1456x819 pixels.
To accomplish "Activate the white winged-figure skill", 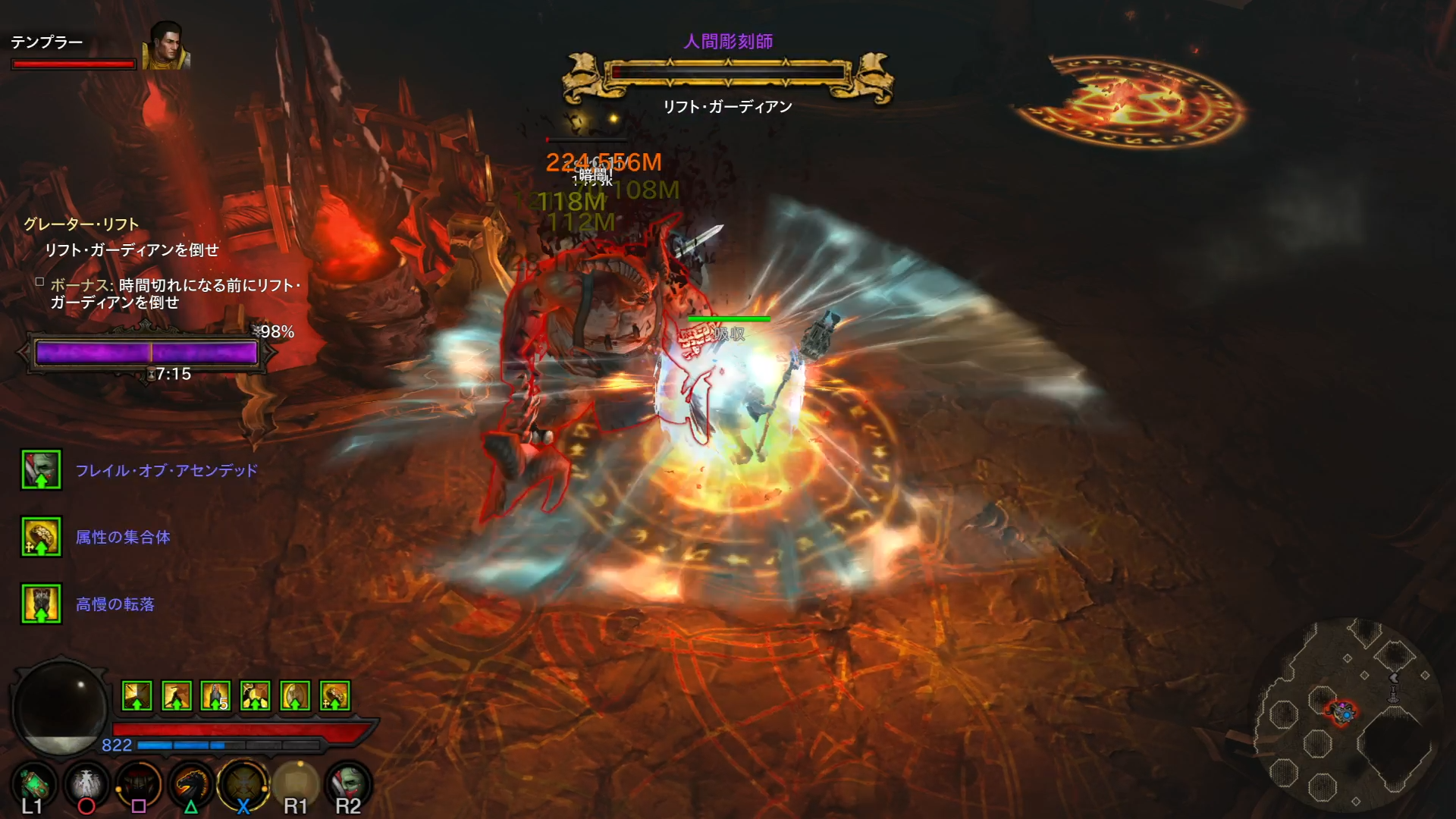I will [x=86, y=785].
